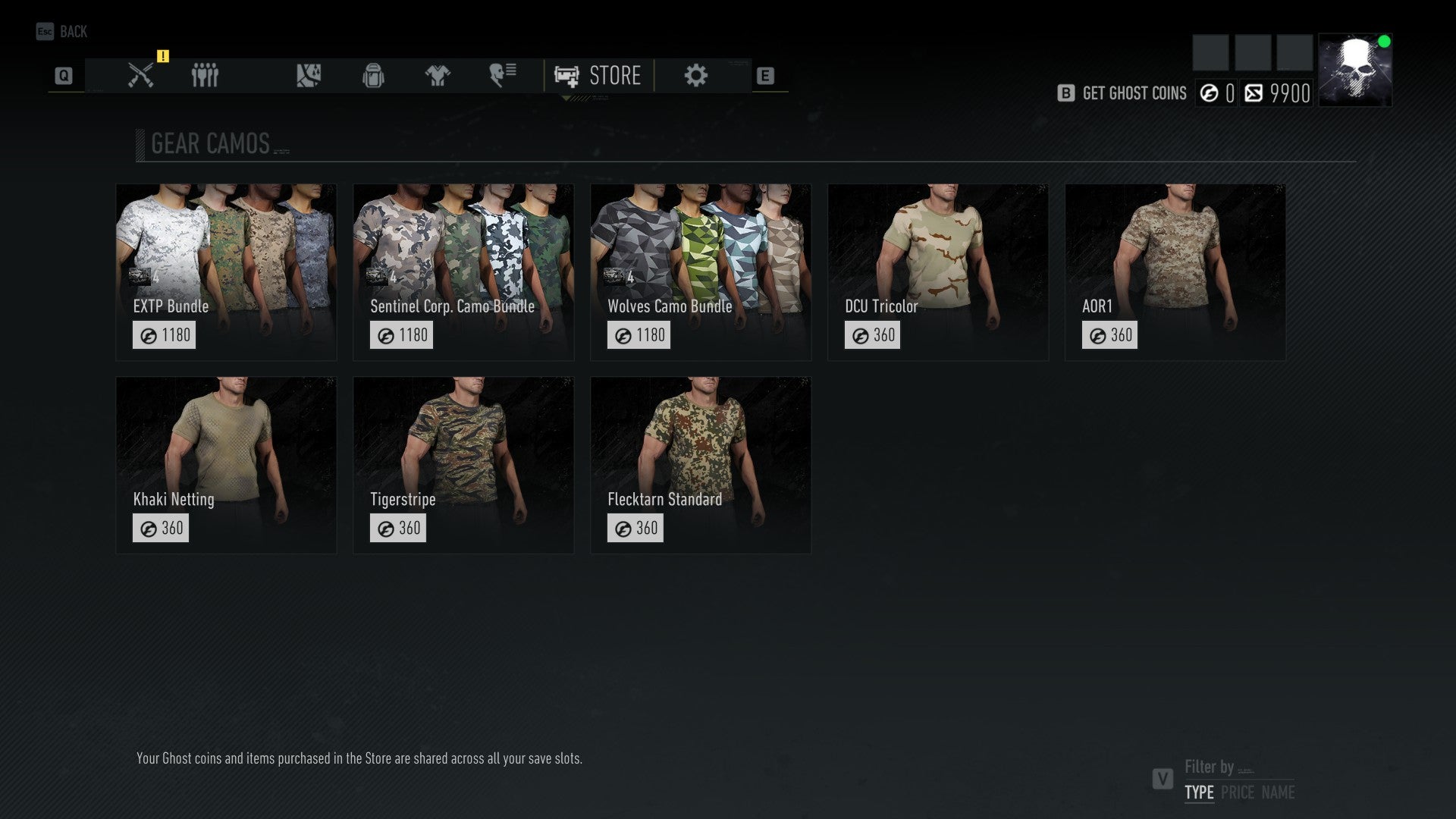This screenshot has width=1456, height=819.
Task: Open the shirt customization icon
Action: pos(437,75)
